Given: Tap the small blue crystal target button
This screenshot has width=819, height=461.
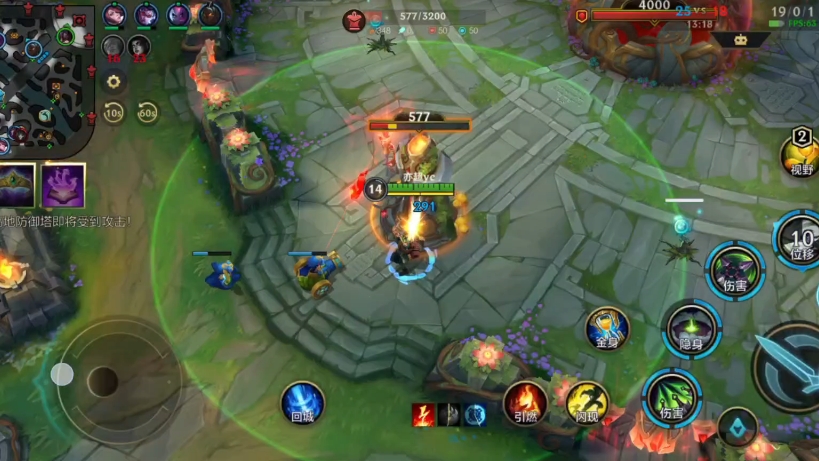Looking at the screenshot, I should (737, 427).
